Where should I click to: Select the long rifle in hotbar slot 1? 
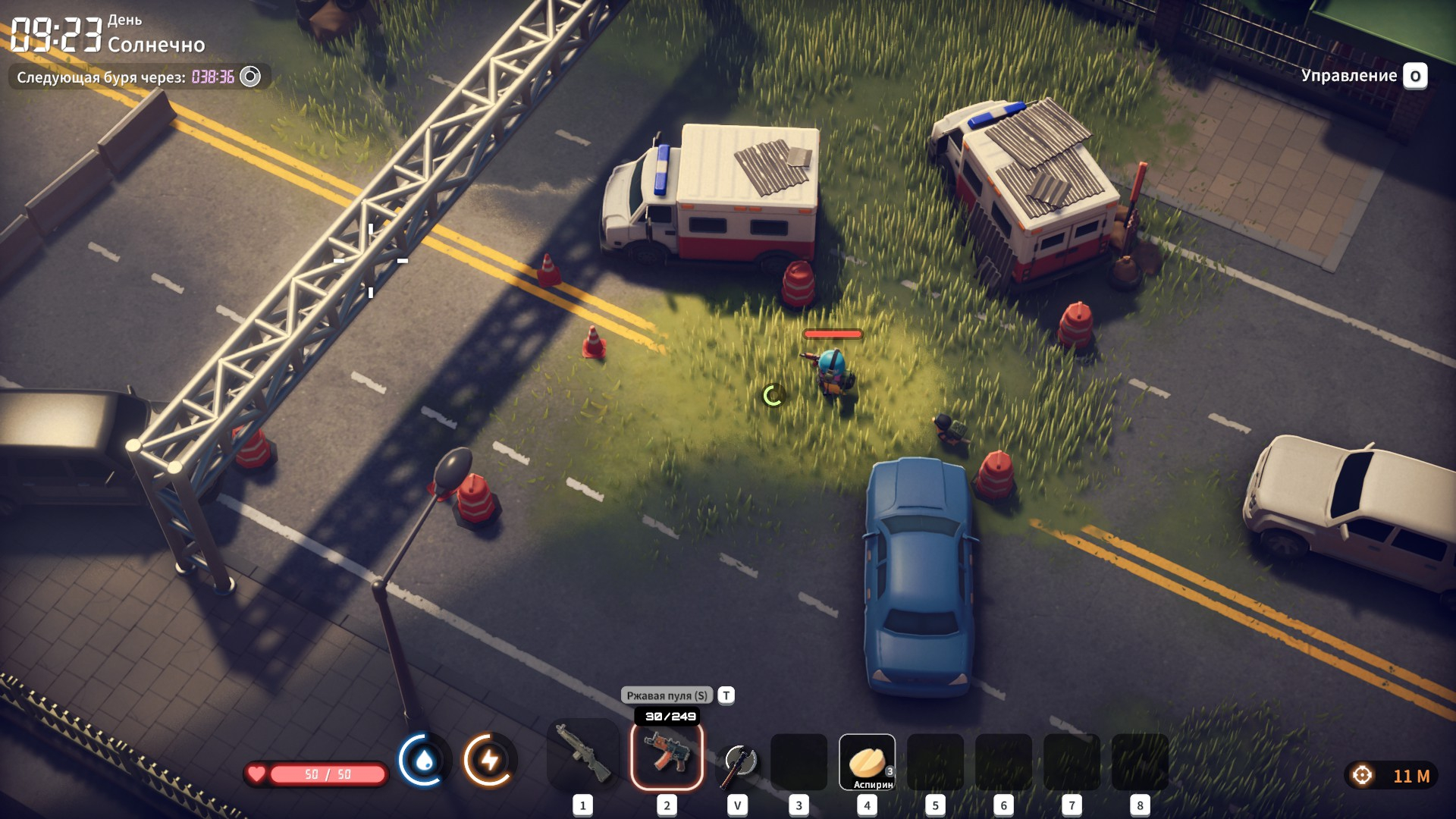[x=582, y=754]
